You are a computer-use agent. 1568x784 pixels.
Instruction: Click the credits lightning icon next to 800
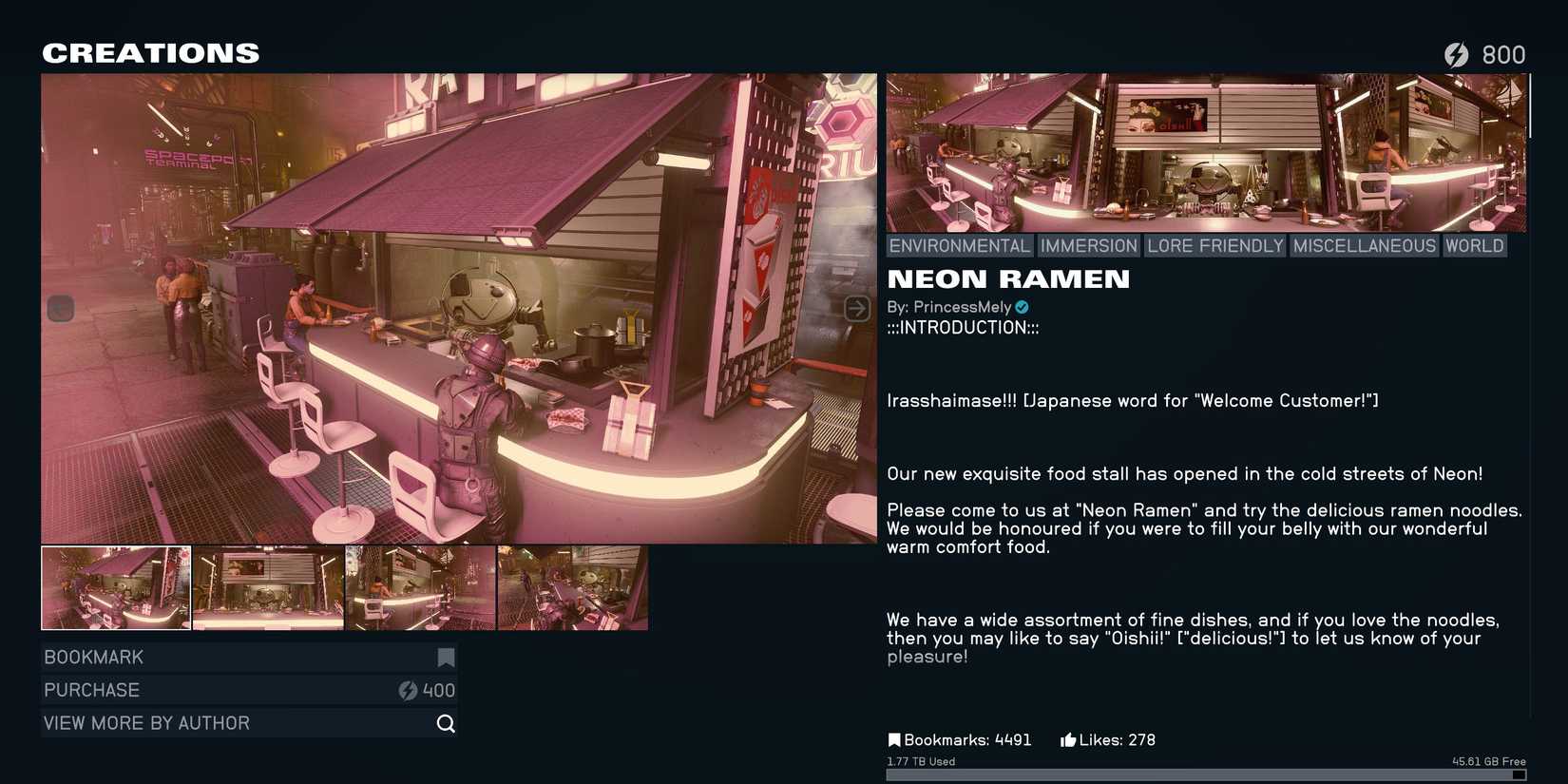(1458, 54)
